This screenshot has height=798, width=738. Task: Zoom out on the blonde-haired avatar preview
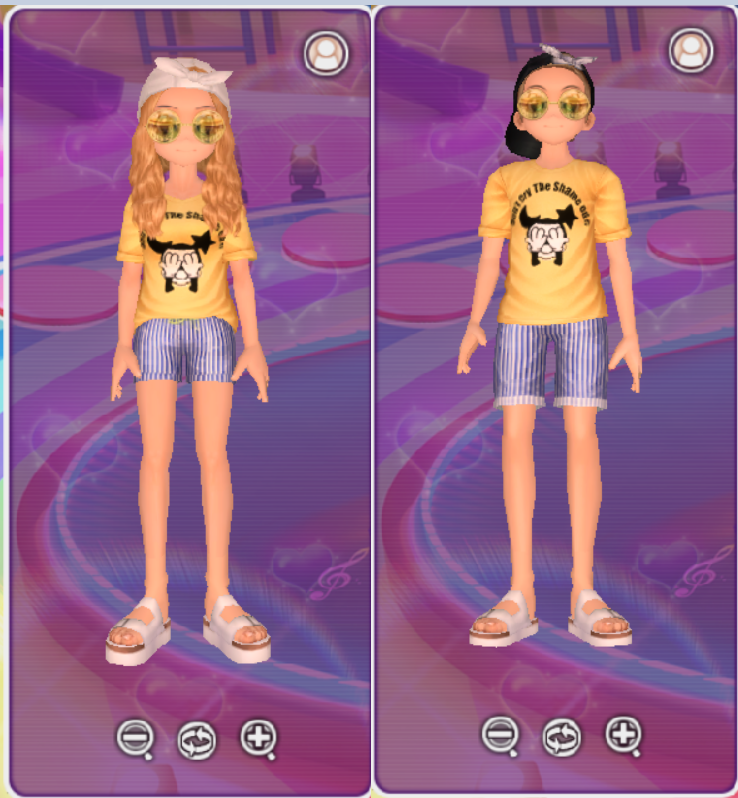133,738
